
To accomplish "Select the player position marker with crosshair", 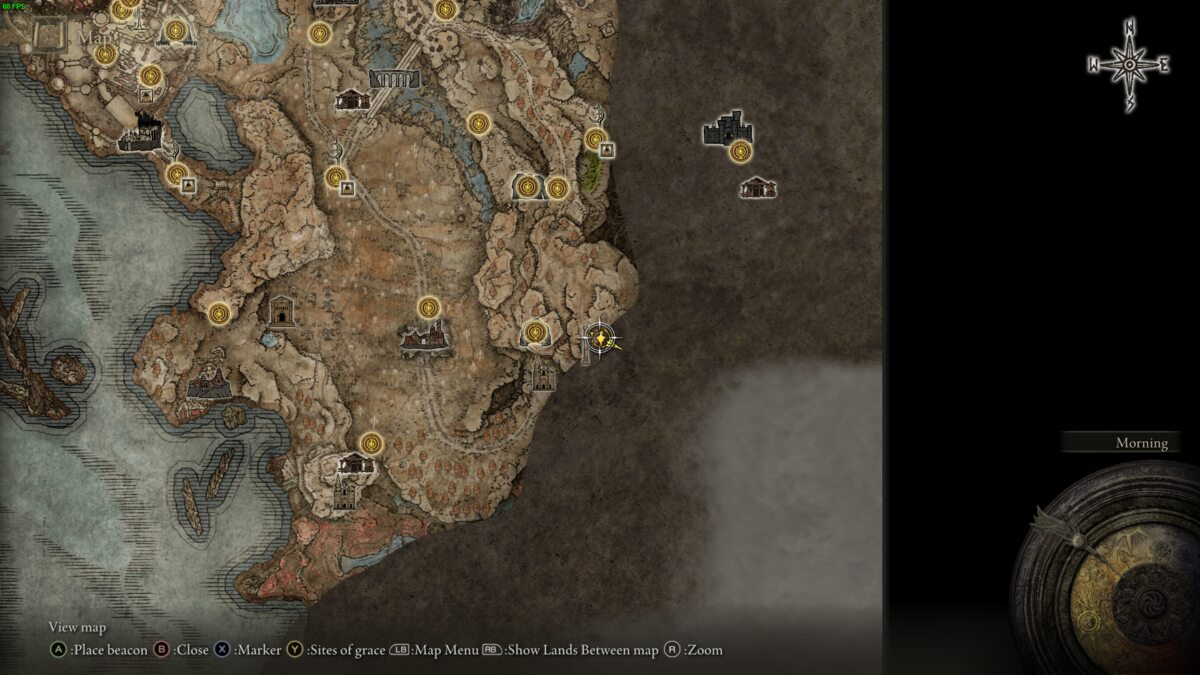I will click(x=599, y=339).
